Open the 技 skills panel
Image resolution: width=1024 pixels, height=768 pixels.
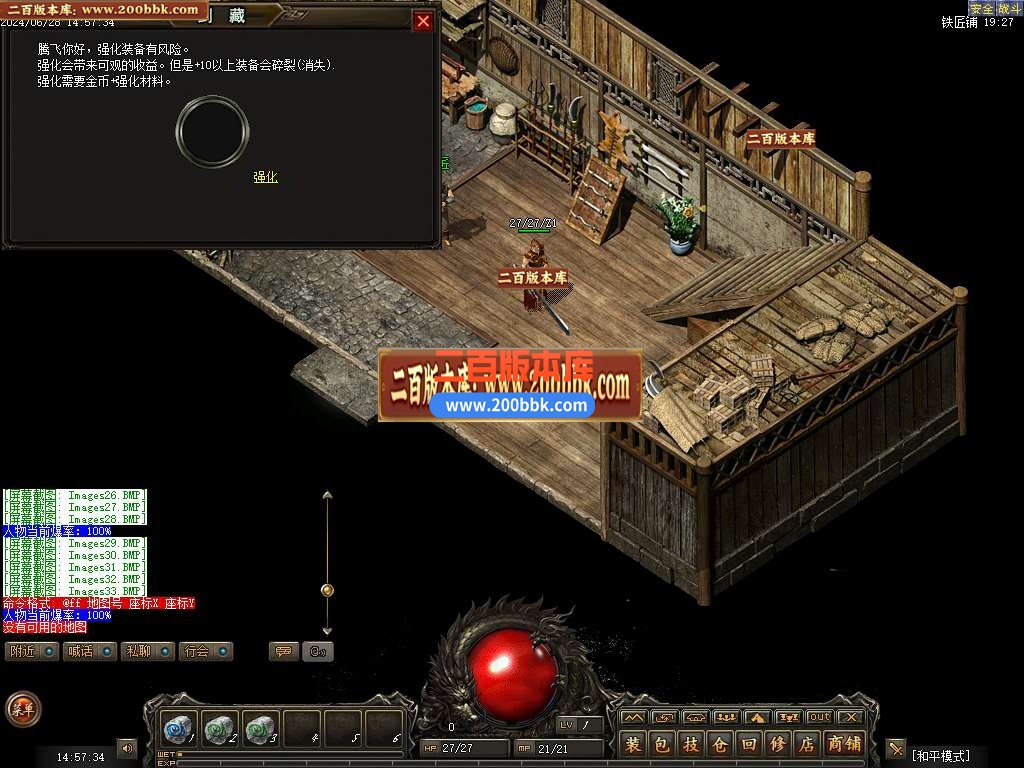pos(691,744)
